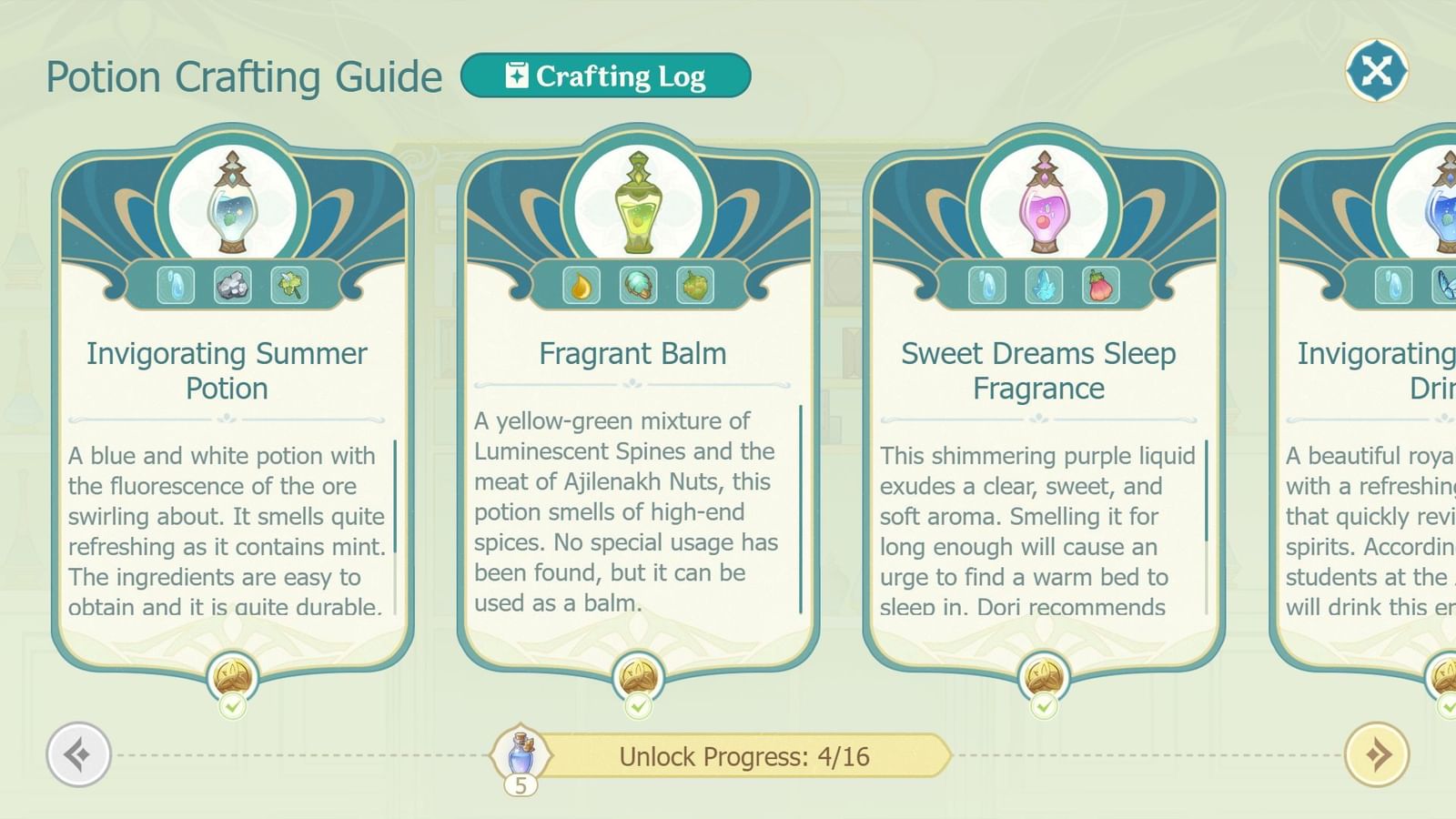1456x819 pixels.
Task: Toggle the checkmark below Fragrant Balm
Action: pos(640,705)
